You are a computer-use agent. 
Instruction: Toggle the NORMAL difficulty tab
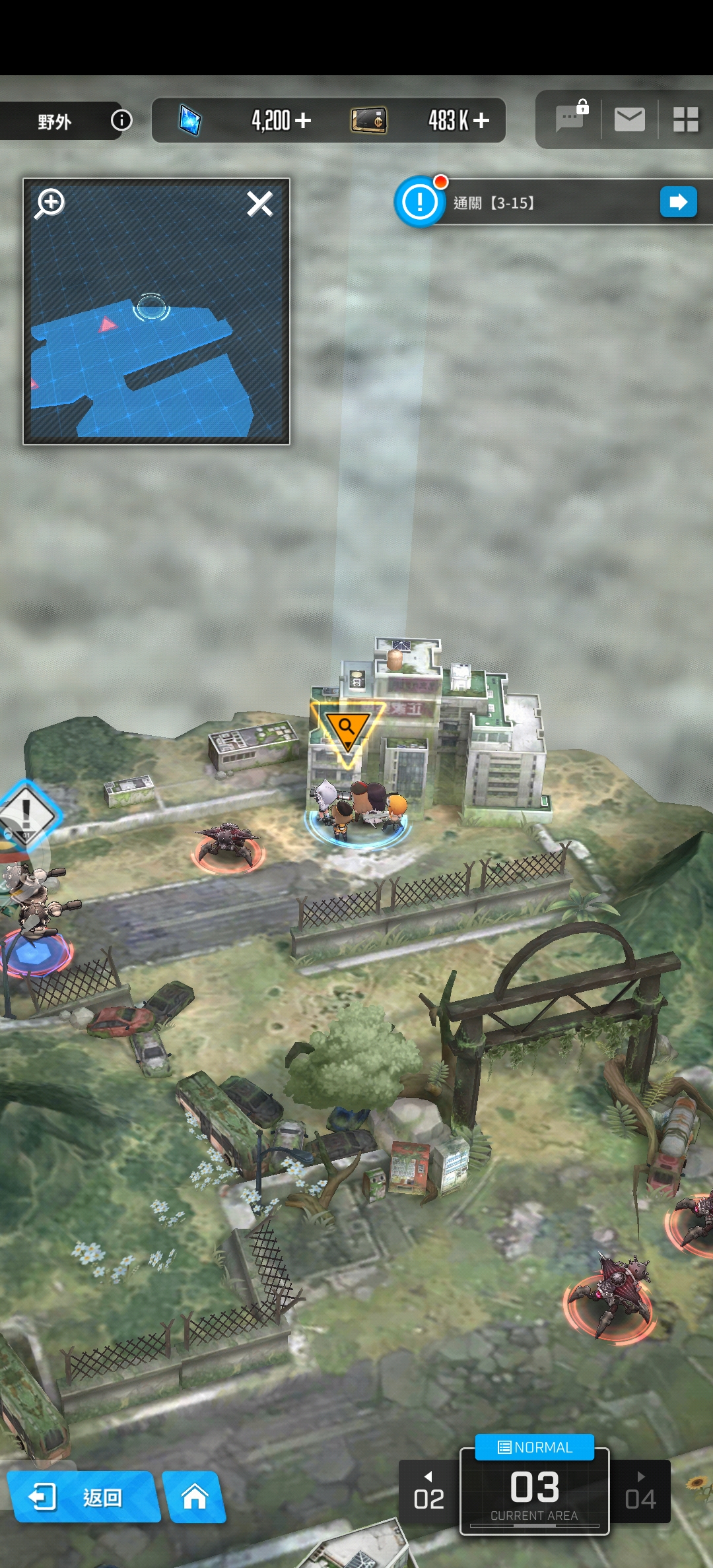[535, 1447]
